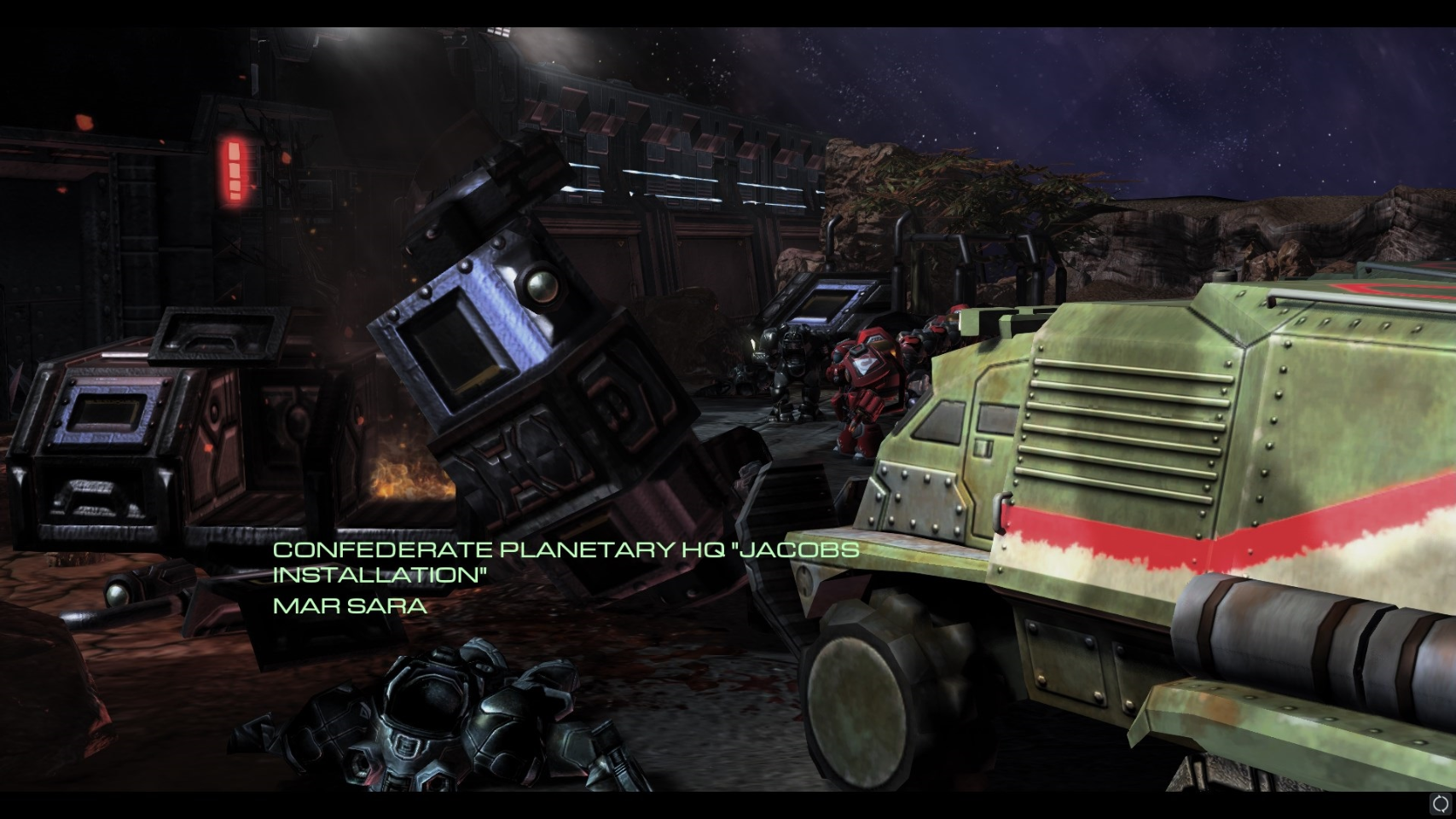The height and width of the screenshot is (819, 1456).
Task: Click the circular arrows refresh icon
Action: pos(1441,804)
